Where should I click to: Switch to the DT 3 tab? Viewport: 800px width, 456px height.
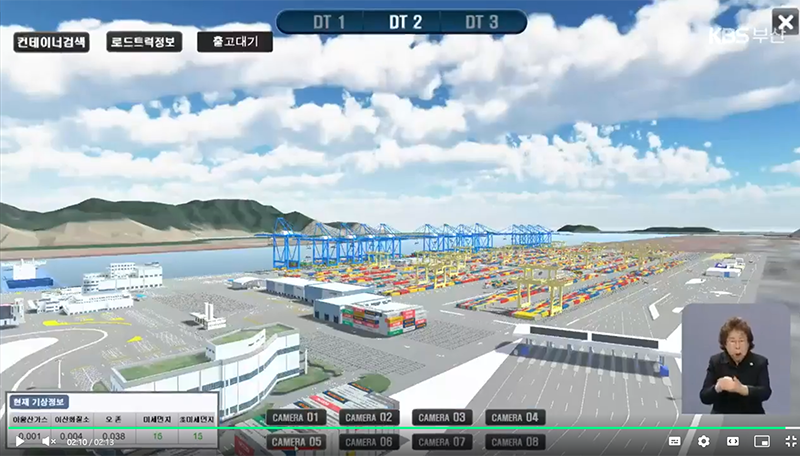click(481, 22)
